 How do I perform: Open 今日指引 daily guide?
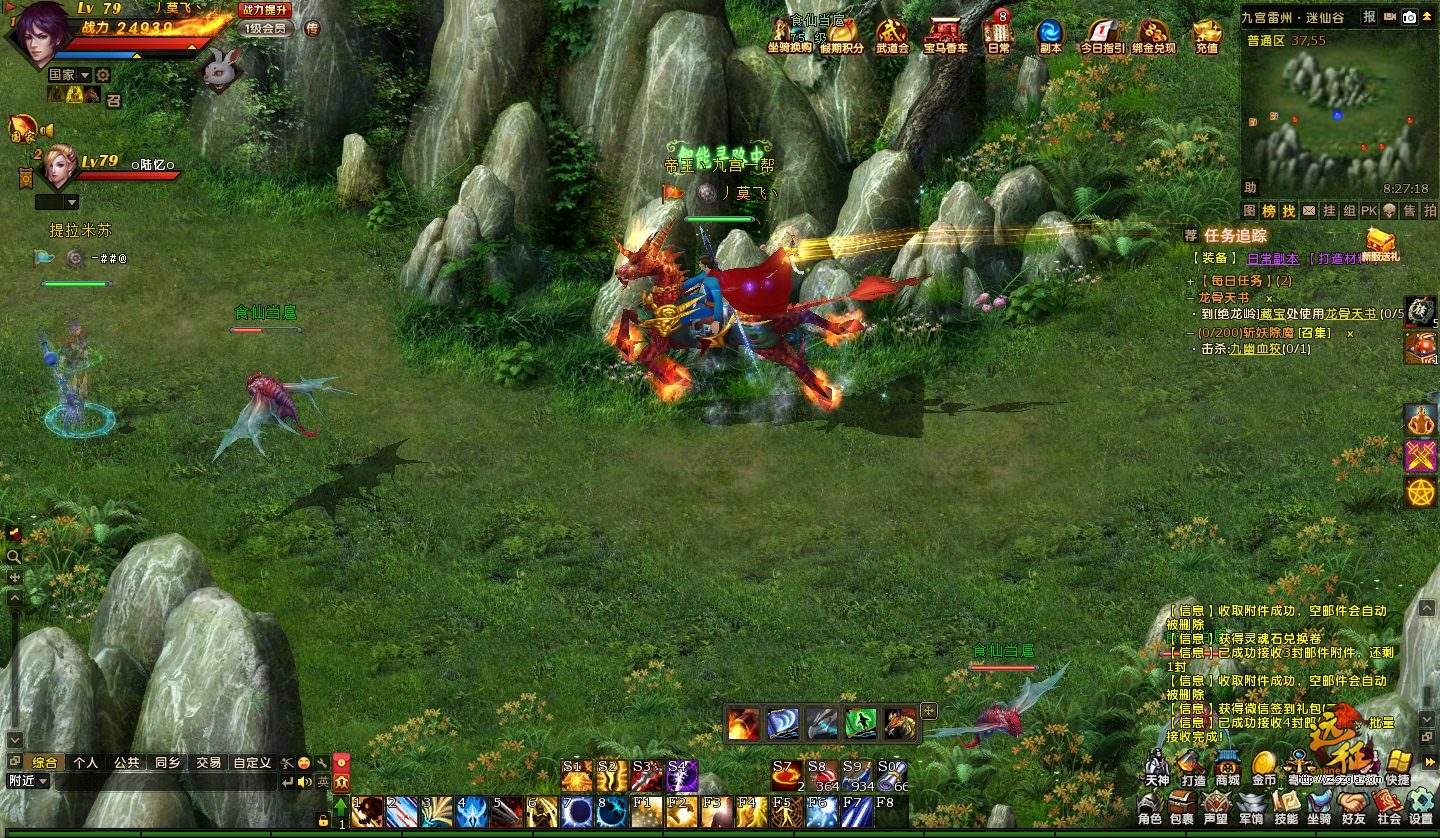click(x=1102, y=36)
